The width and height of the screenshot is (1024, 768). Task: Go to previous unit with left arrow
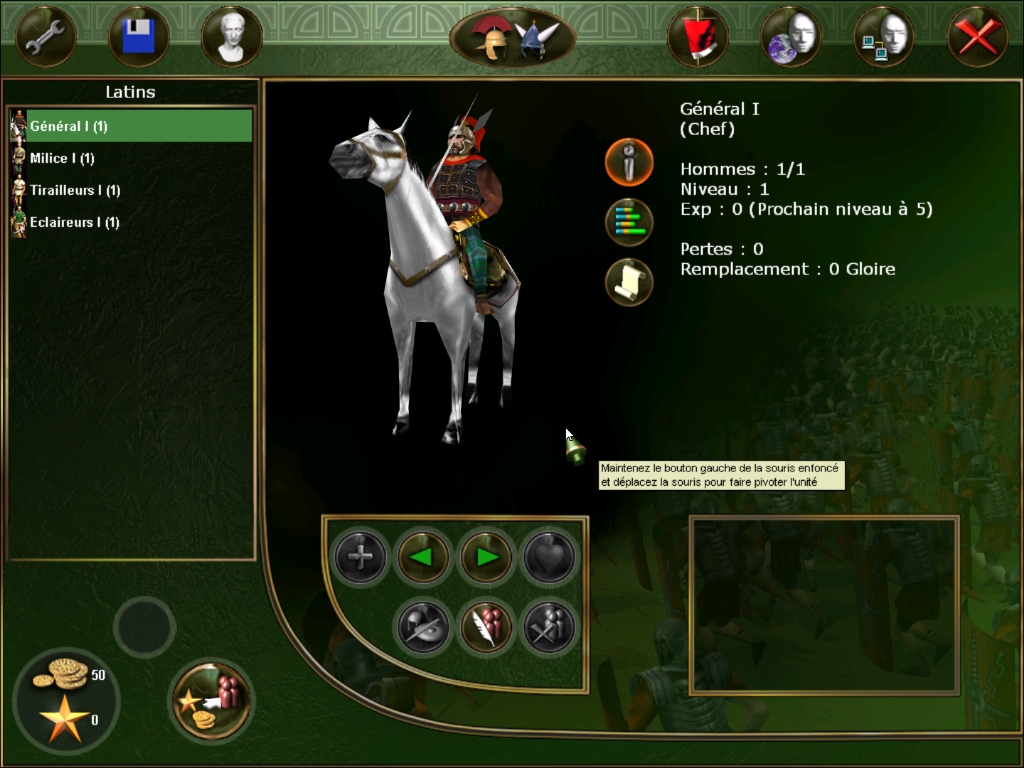423,556
